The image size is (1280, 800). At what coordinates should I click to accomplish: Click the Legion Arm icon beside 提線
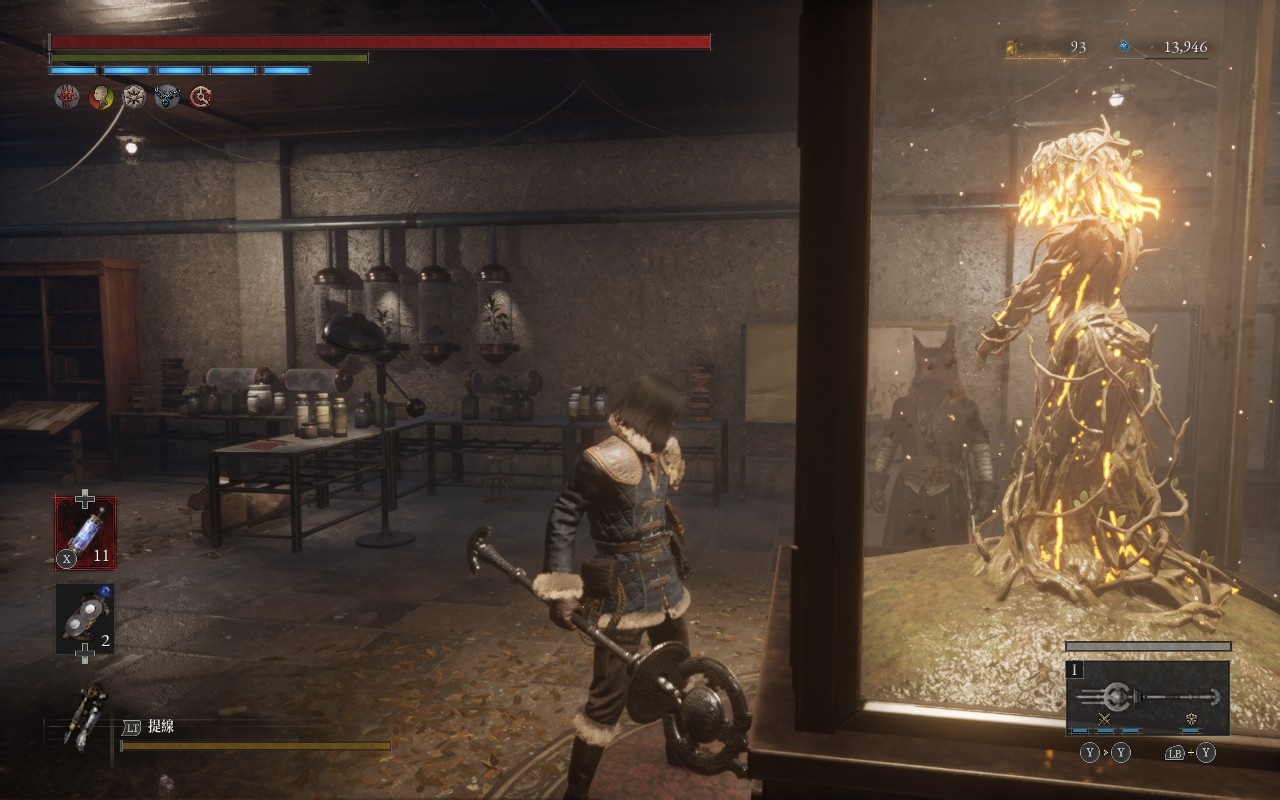[x=85, y=715]
